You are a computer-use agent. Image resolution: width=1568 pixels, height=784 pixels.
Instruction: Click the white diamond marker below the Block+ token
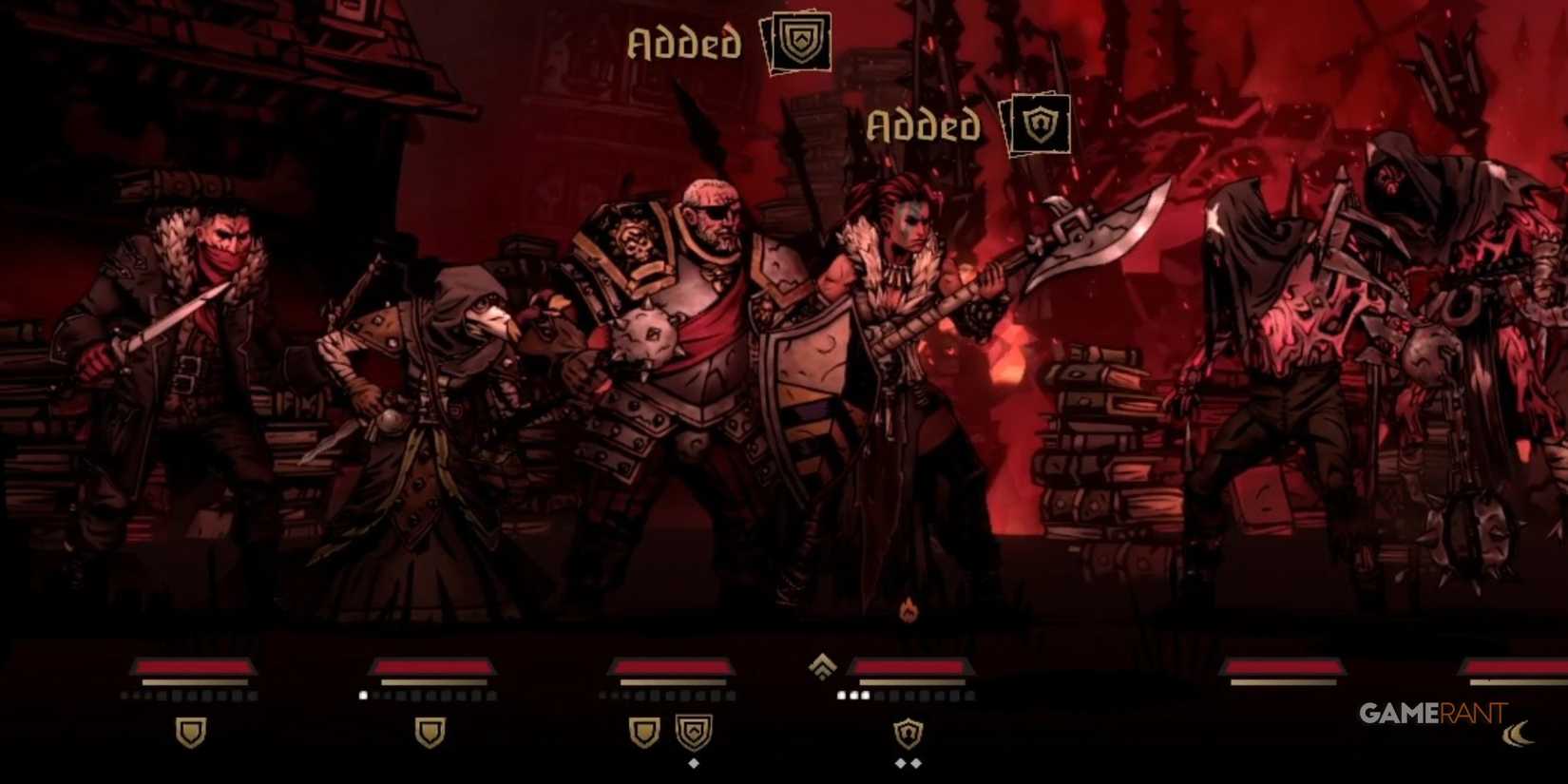click(694, 764)
